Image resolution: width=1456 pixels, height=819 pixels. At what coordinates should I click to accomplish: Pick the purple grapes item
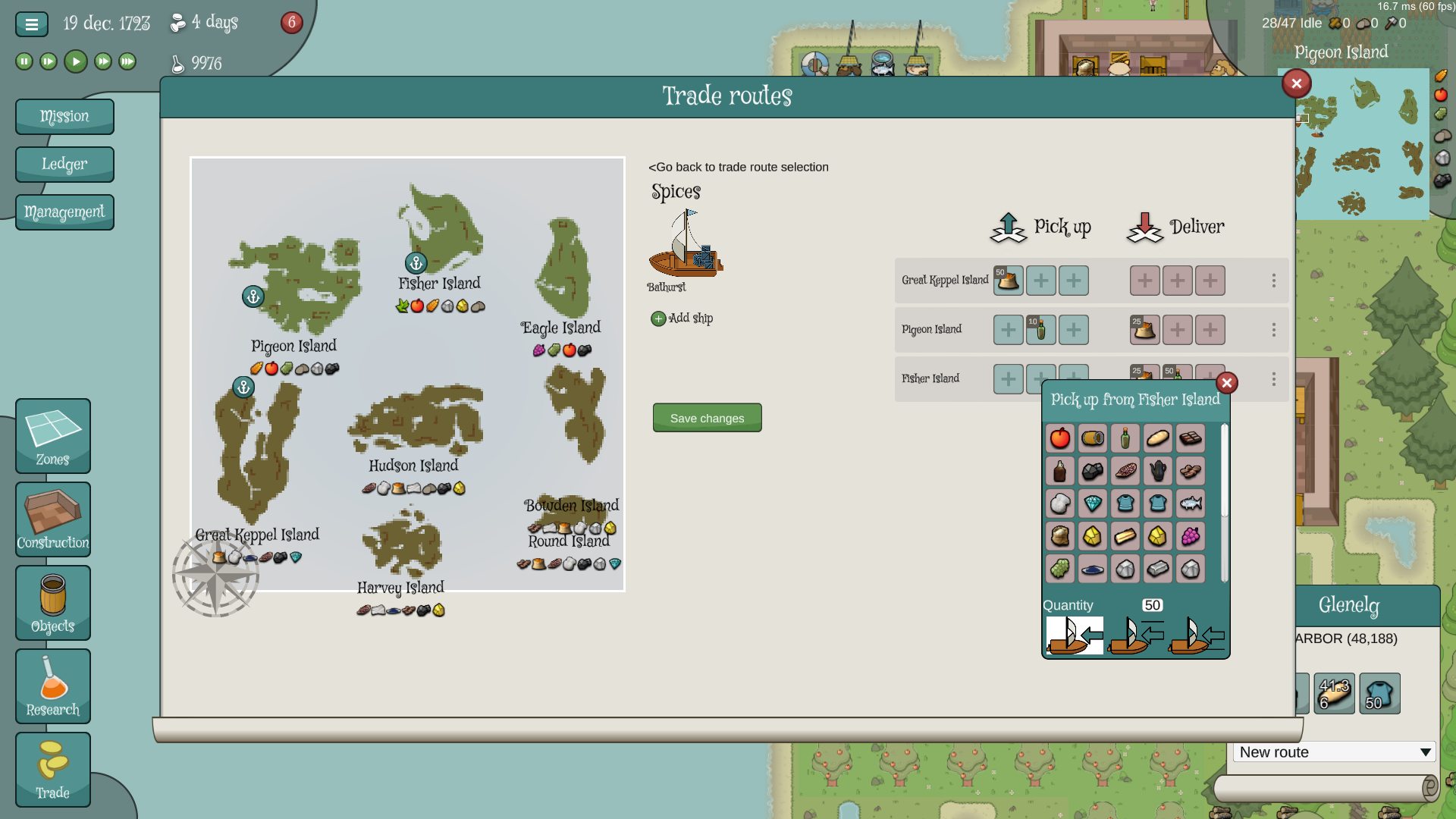(x=1191, y=536)
